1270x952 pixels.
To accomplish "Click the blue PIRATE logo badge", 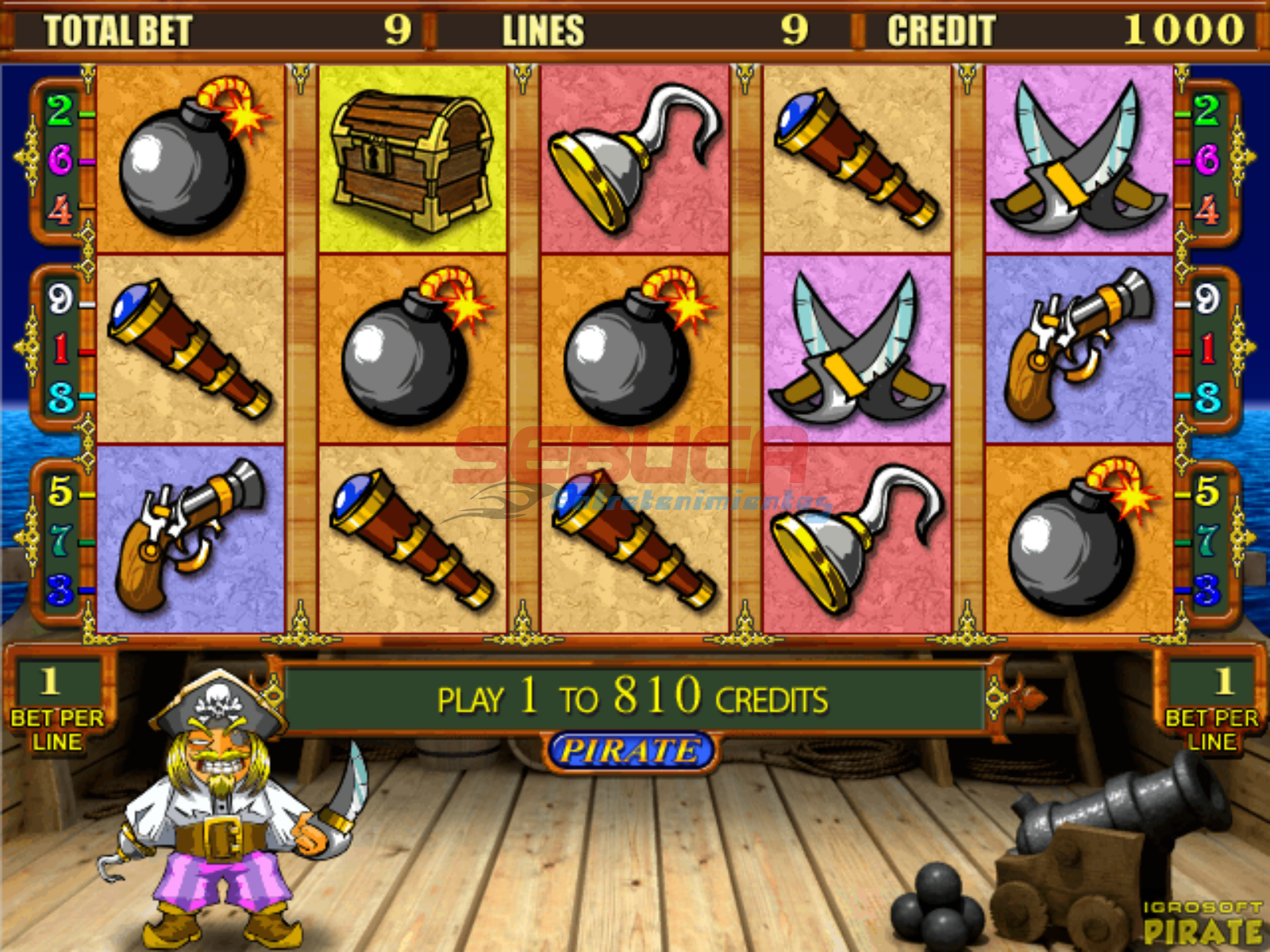I will pyautogui.click(x=631, y=750).
